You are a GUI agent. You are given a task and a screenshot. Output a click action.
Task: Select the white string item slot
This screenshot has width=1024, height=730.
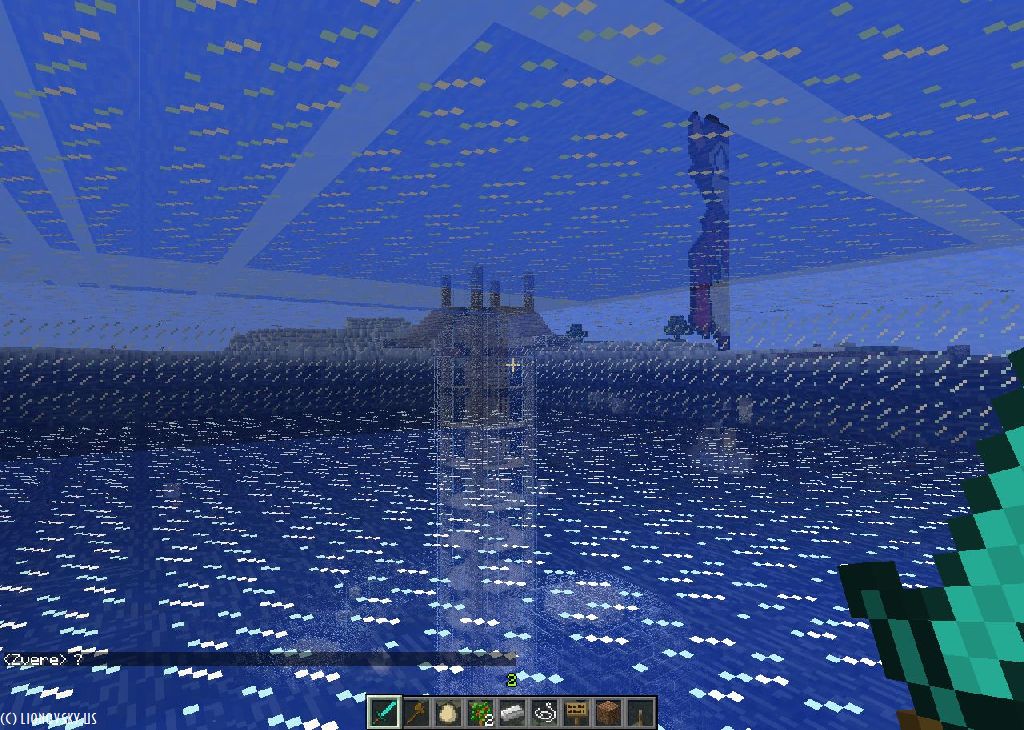pyautogui.click(x=545, y=713)
